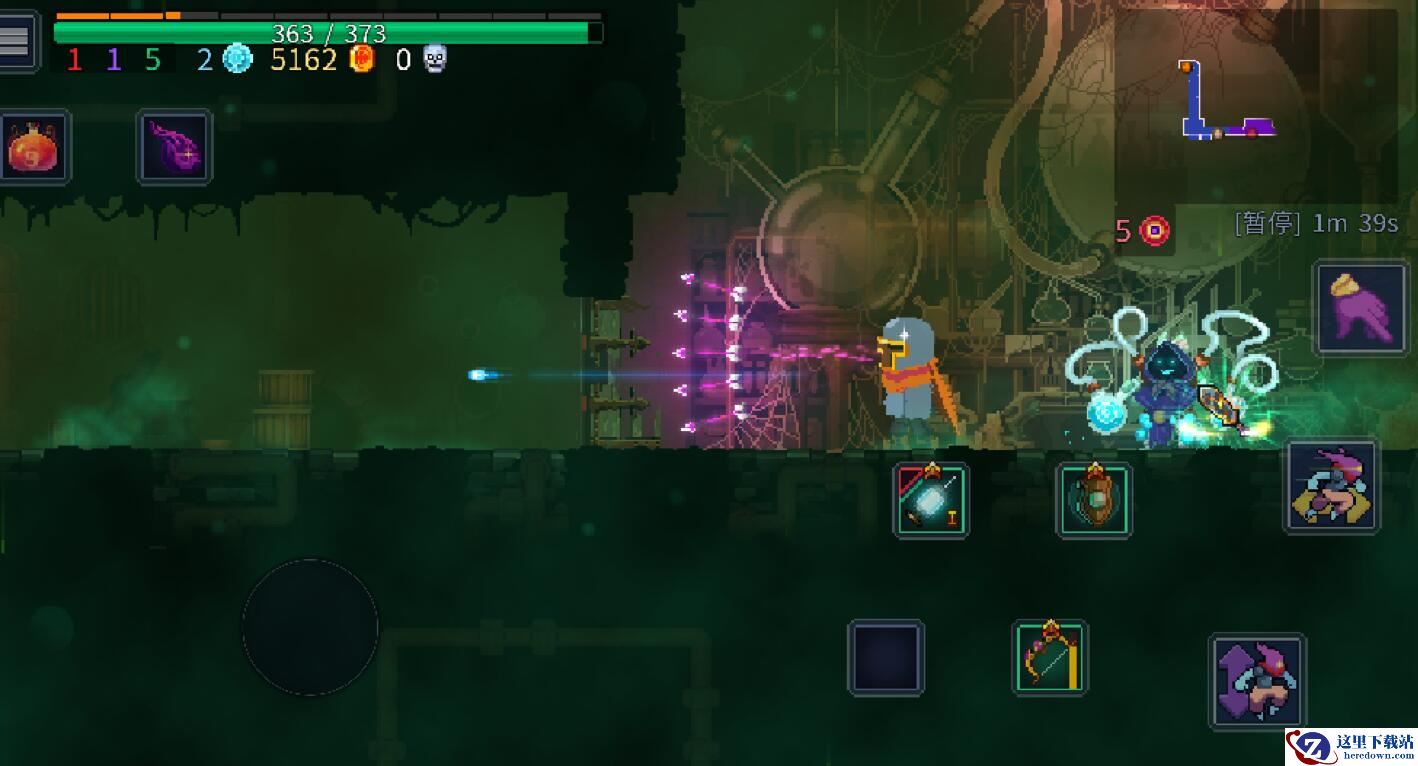Touch the virtual movement joystick
The height and width of the screenshot is (766, 1418).
point(310,627)
